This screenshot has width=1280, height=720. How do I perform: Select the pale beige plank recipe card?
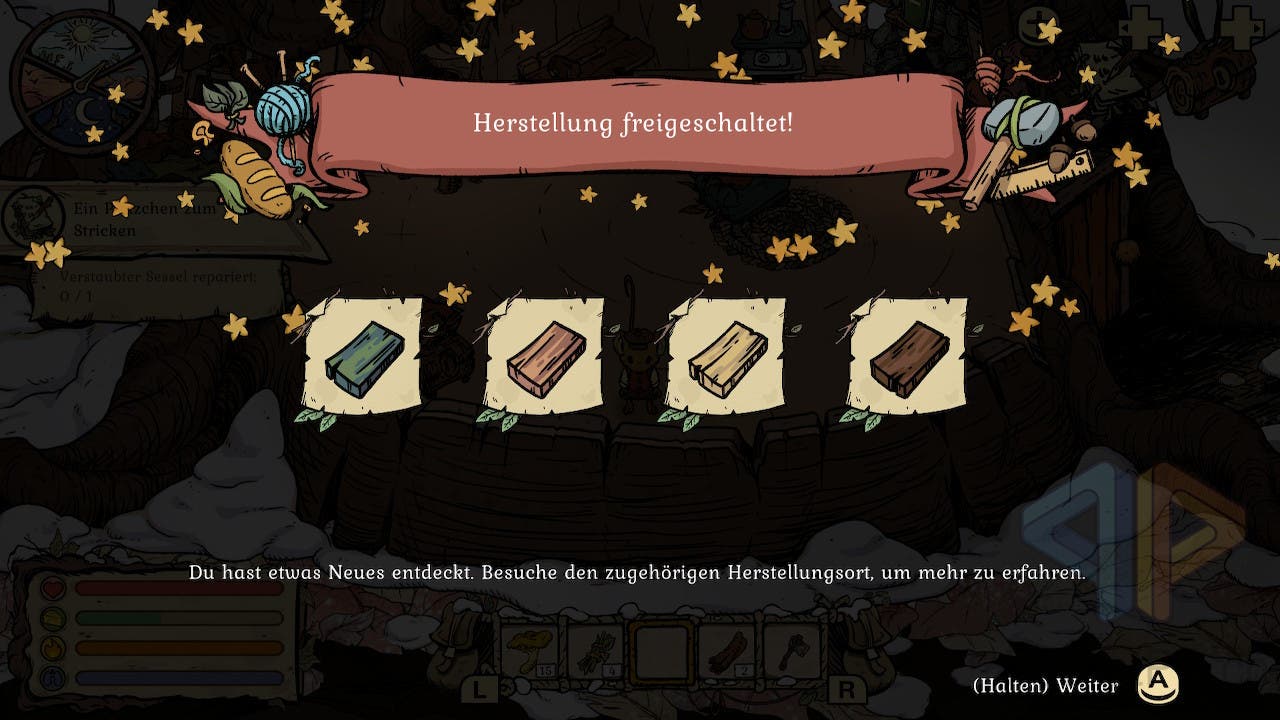[x=726, y=357]
